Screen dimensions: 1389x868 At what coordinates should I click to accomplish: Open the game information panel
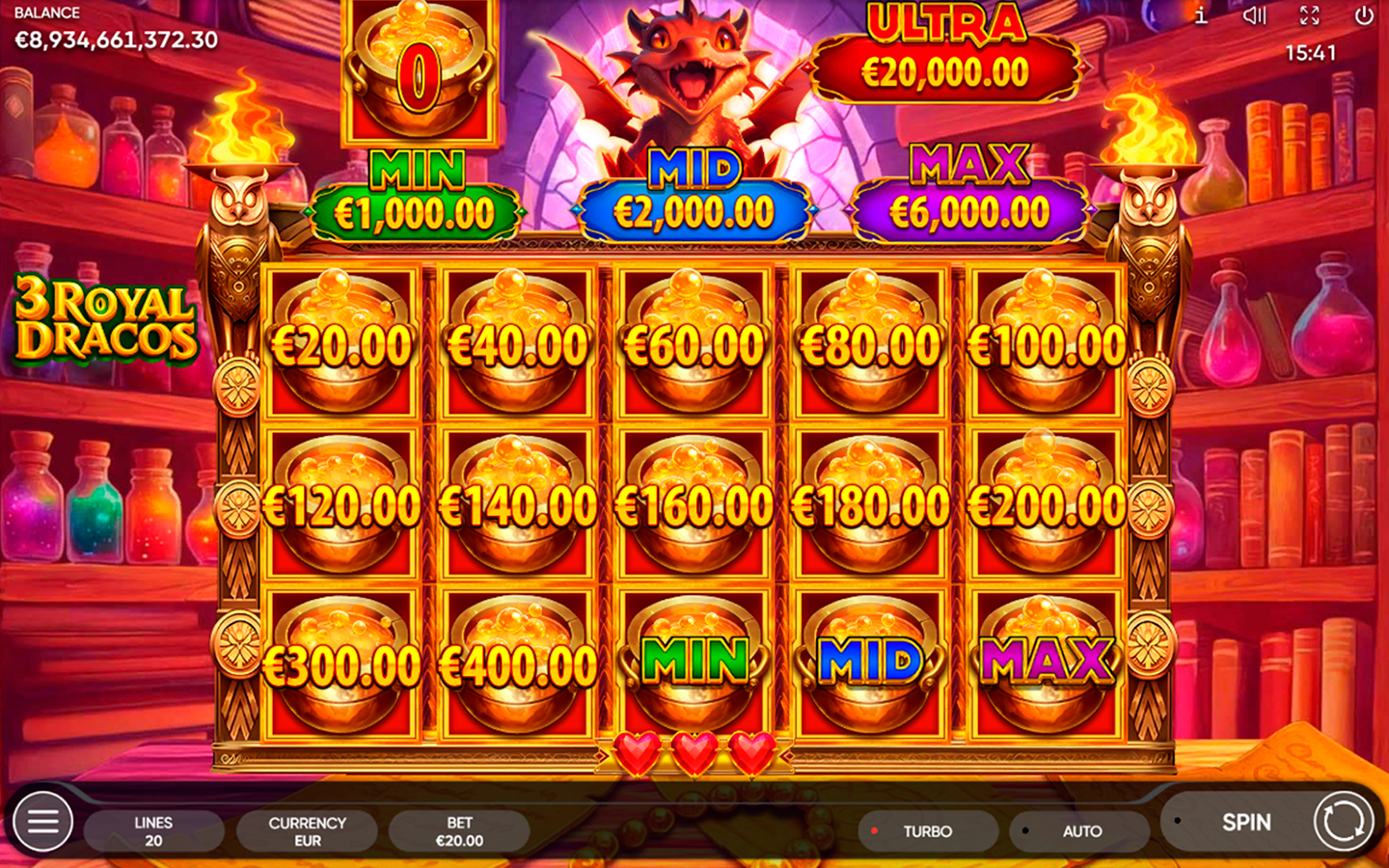pyautogui.click(x=1202, y=14)
